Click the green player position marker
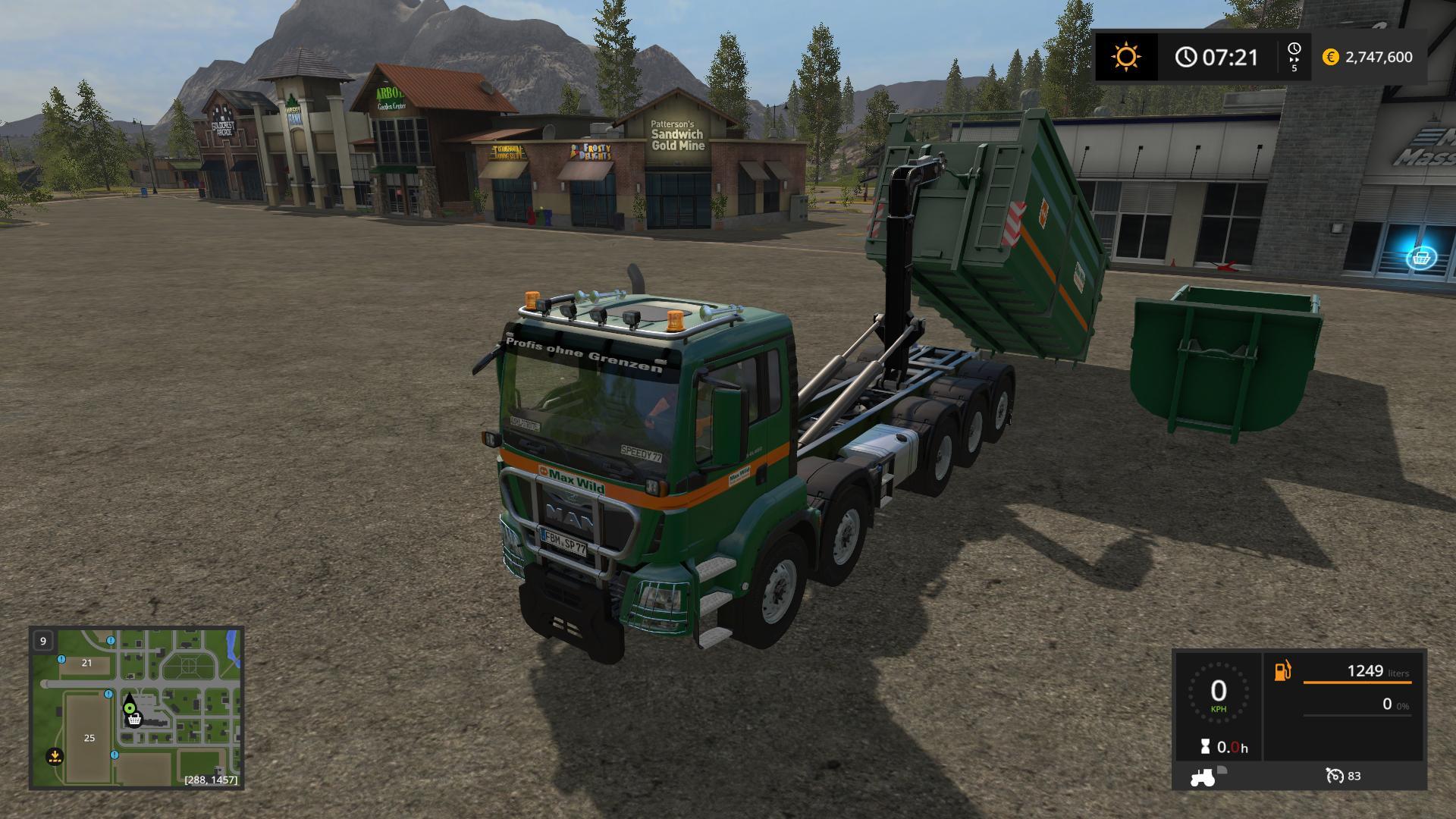The width and height of the screenshot is (1456, 819). pyautogui.click(x=130, y=708)
